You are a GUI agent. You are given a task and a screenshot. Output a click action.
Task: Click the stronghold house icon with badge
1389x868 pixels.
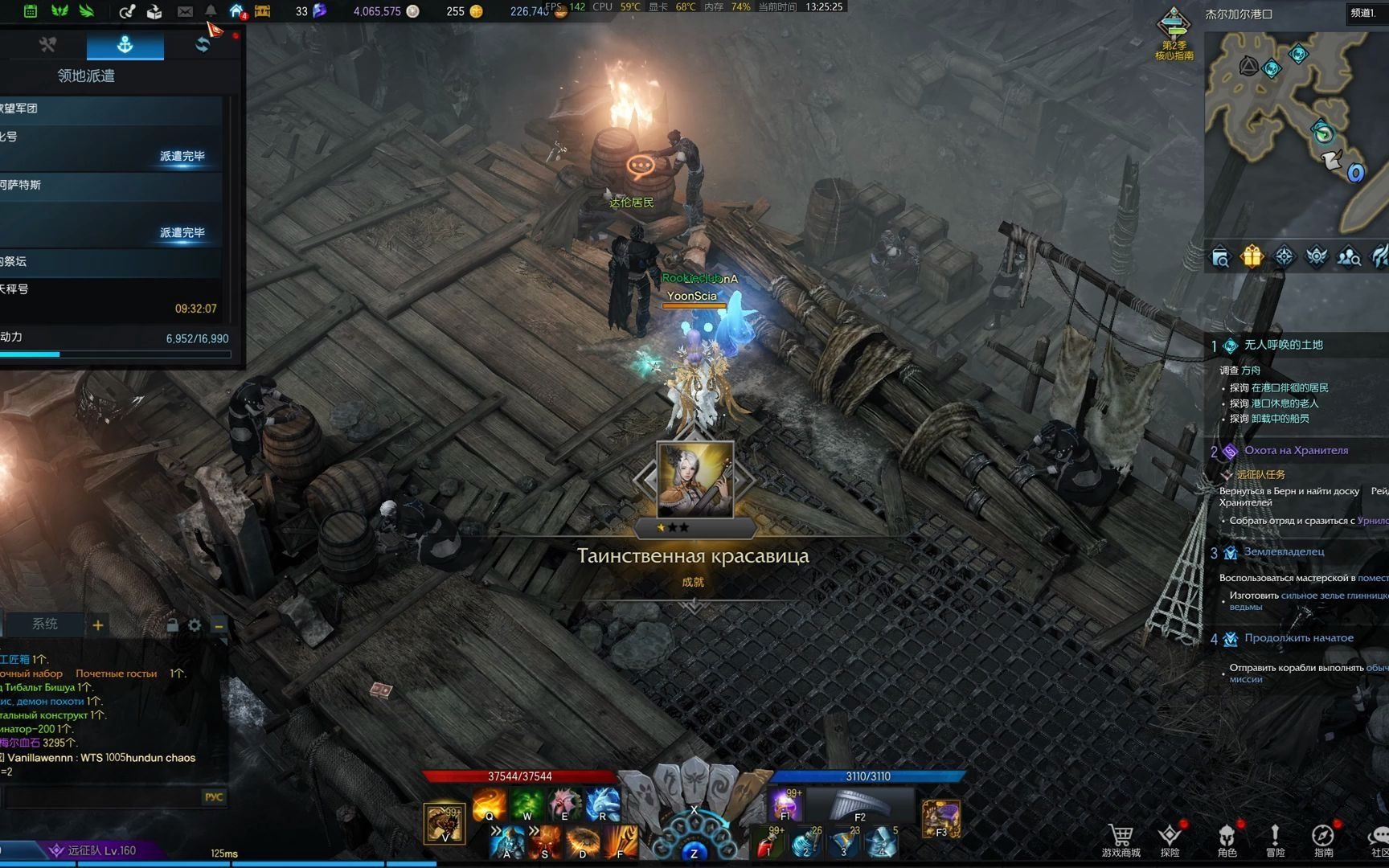pyautogui.click(x=237, y=11)
